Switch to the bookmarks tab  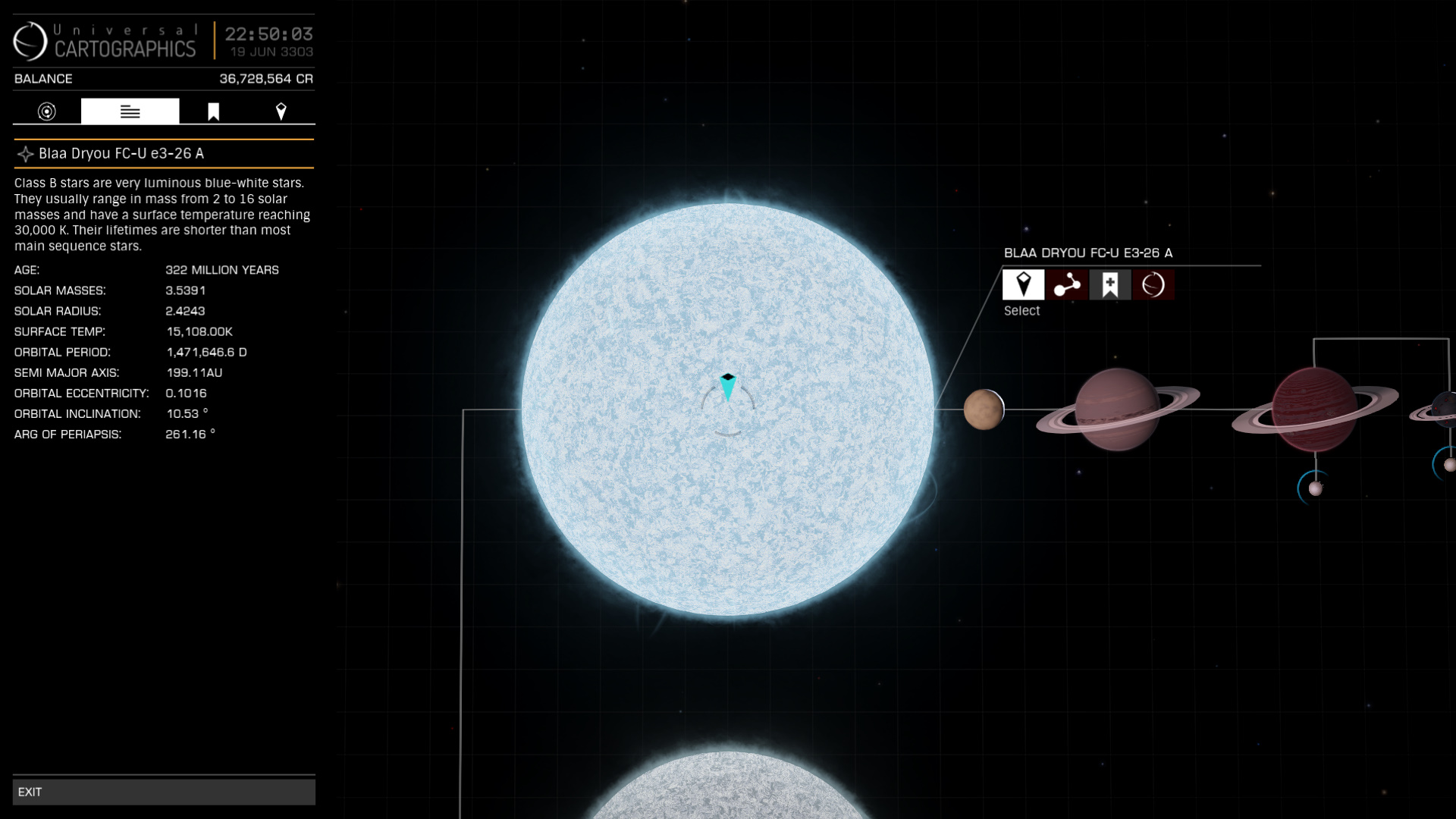214,111
